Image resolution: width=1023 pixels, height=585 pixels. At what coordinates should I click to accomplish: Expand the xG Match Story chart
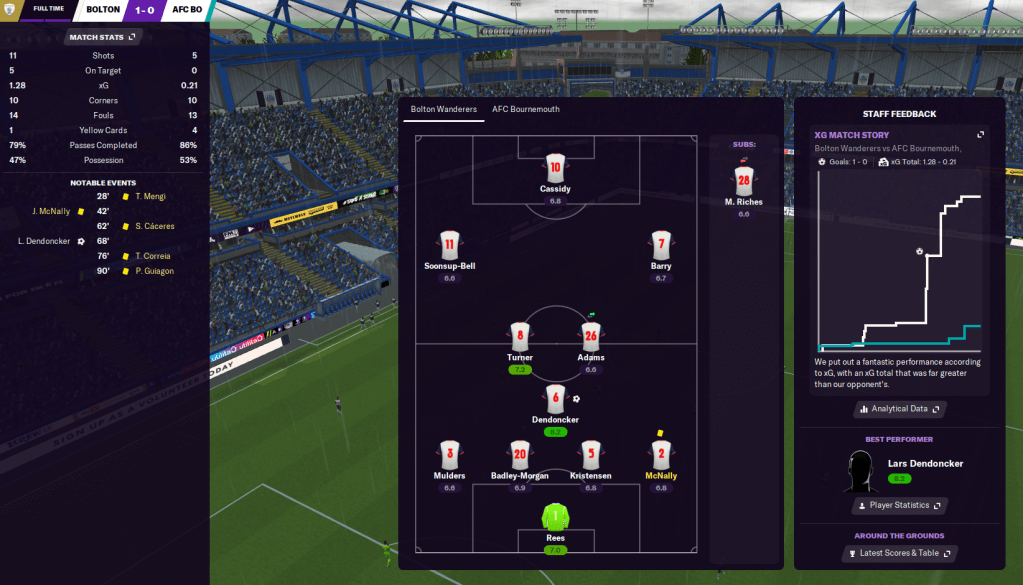pyautogui.click(x=980, y=135)
